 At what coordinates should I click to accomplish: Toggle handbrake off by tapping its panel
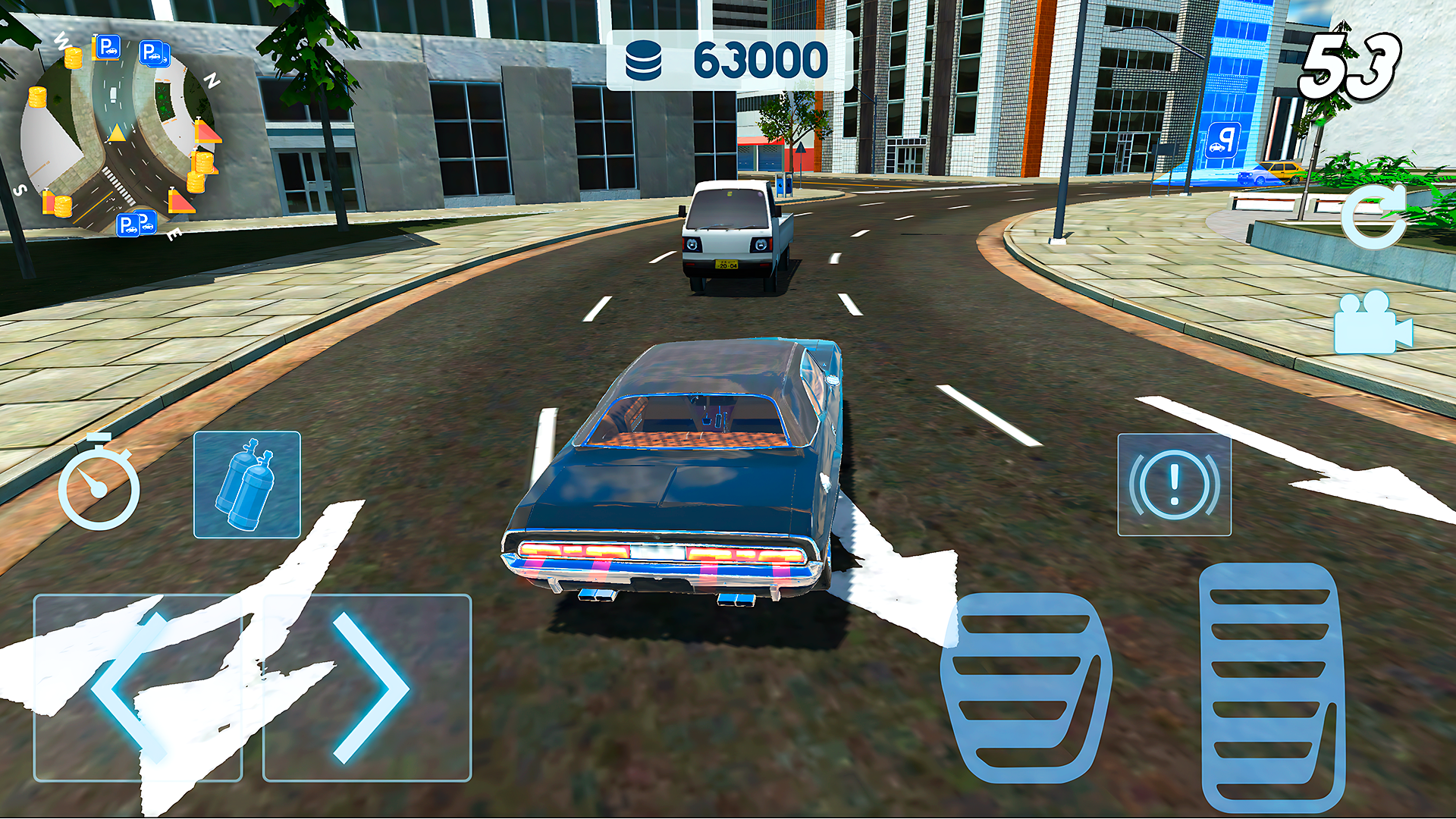pyautogui.click(x=1174, y=485)
